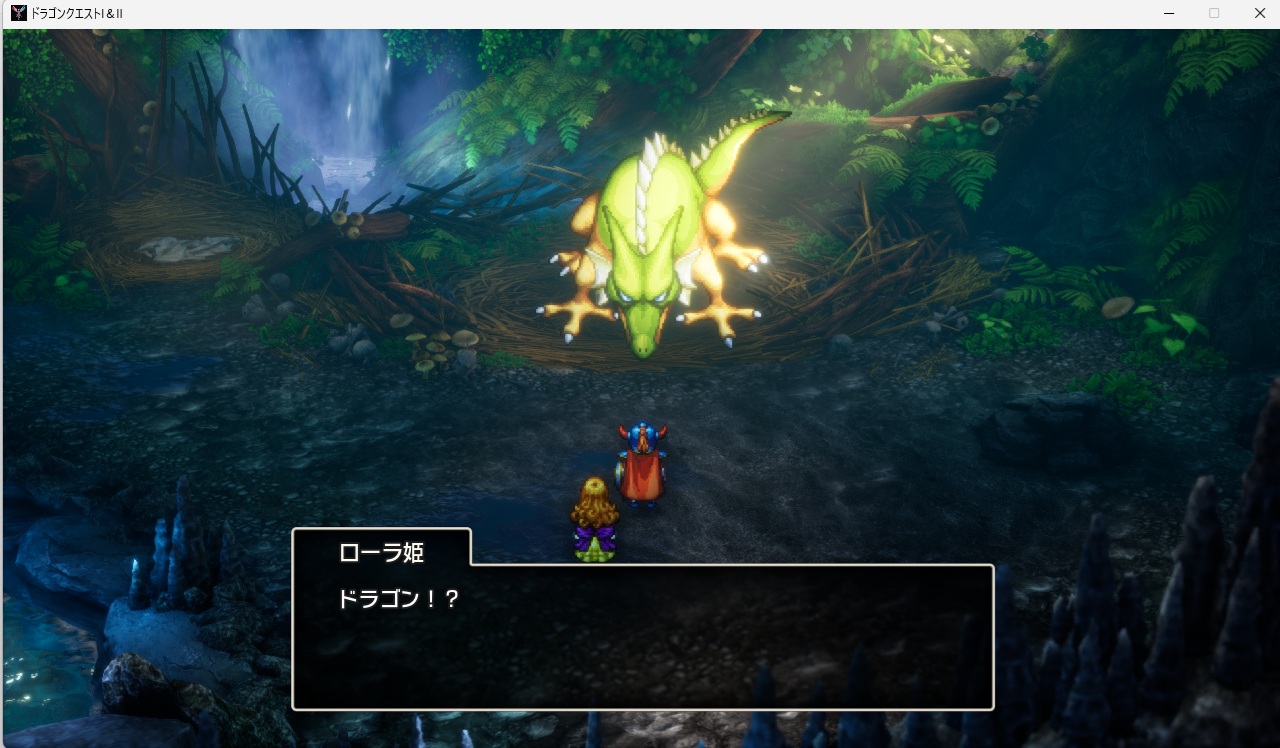Close the Dragon Quest I&II window
The width and height of the screenshot is (1280, 748).
point(1260,14)
